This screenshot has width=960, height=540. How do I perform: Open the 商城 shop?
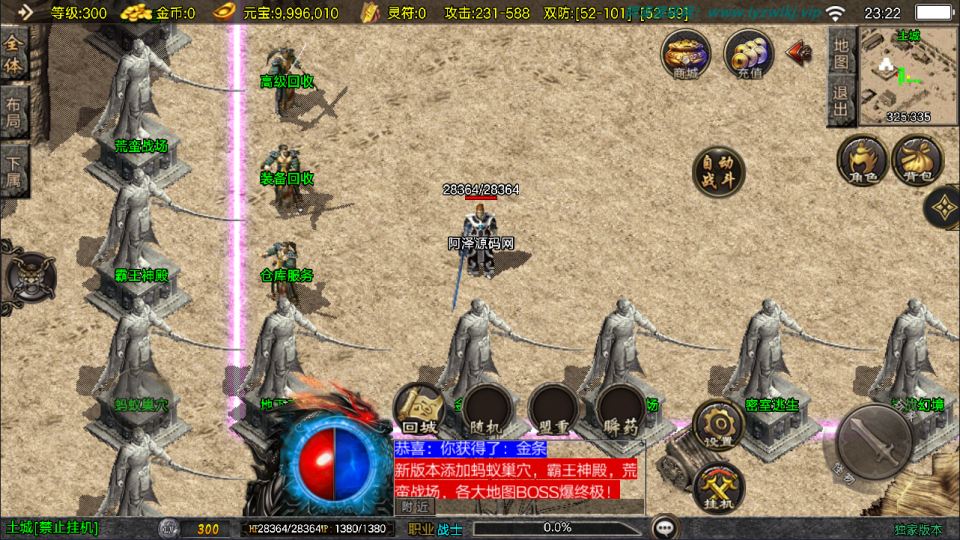686,53
